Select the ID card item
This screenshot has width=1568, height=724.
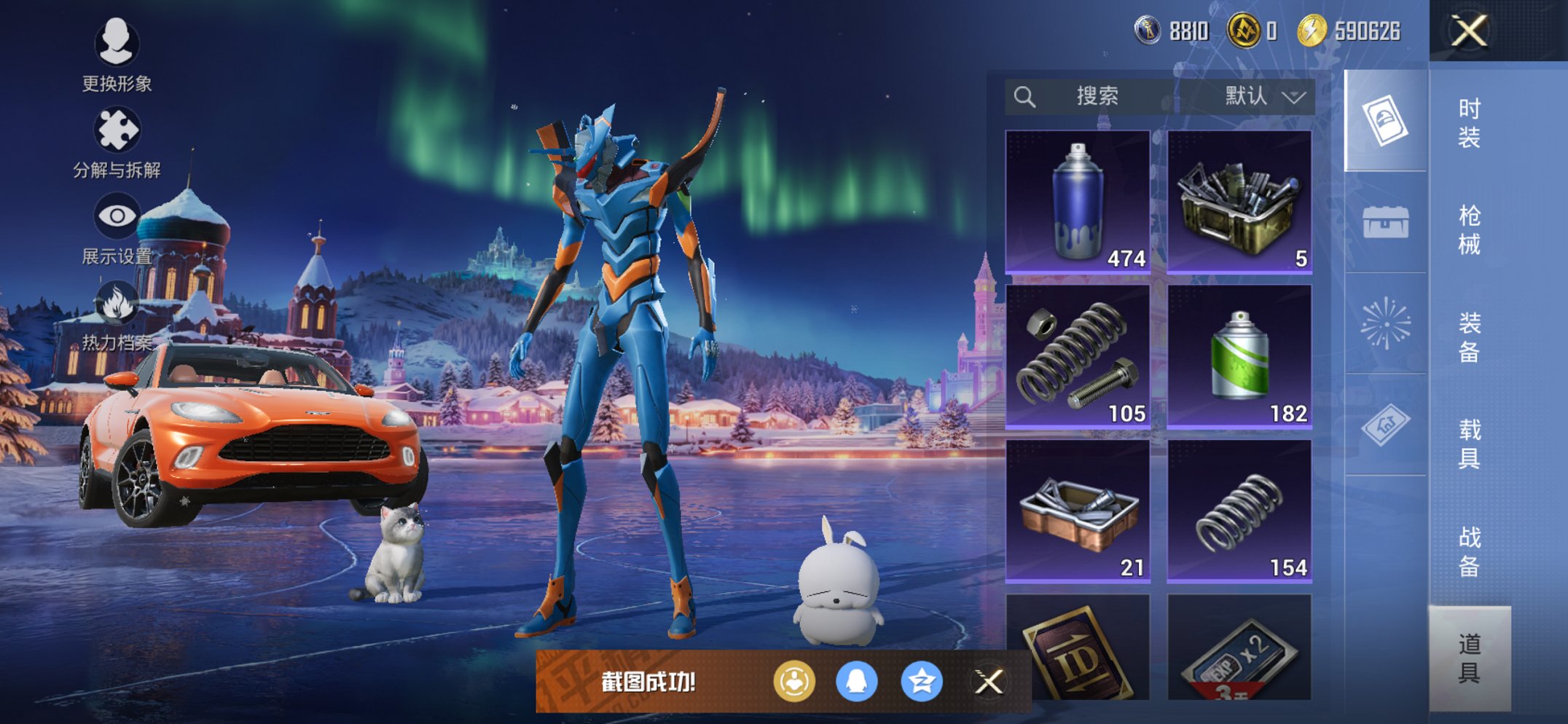point(1078,648)
